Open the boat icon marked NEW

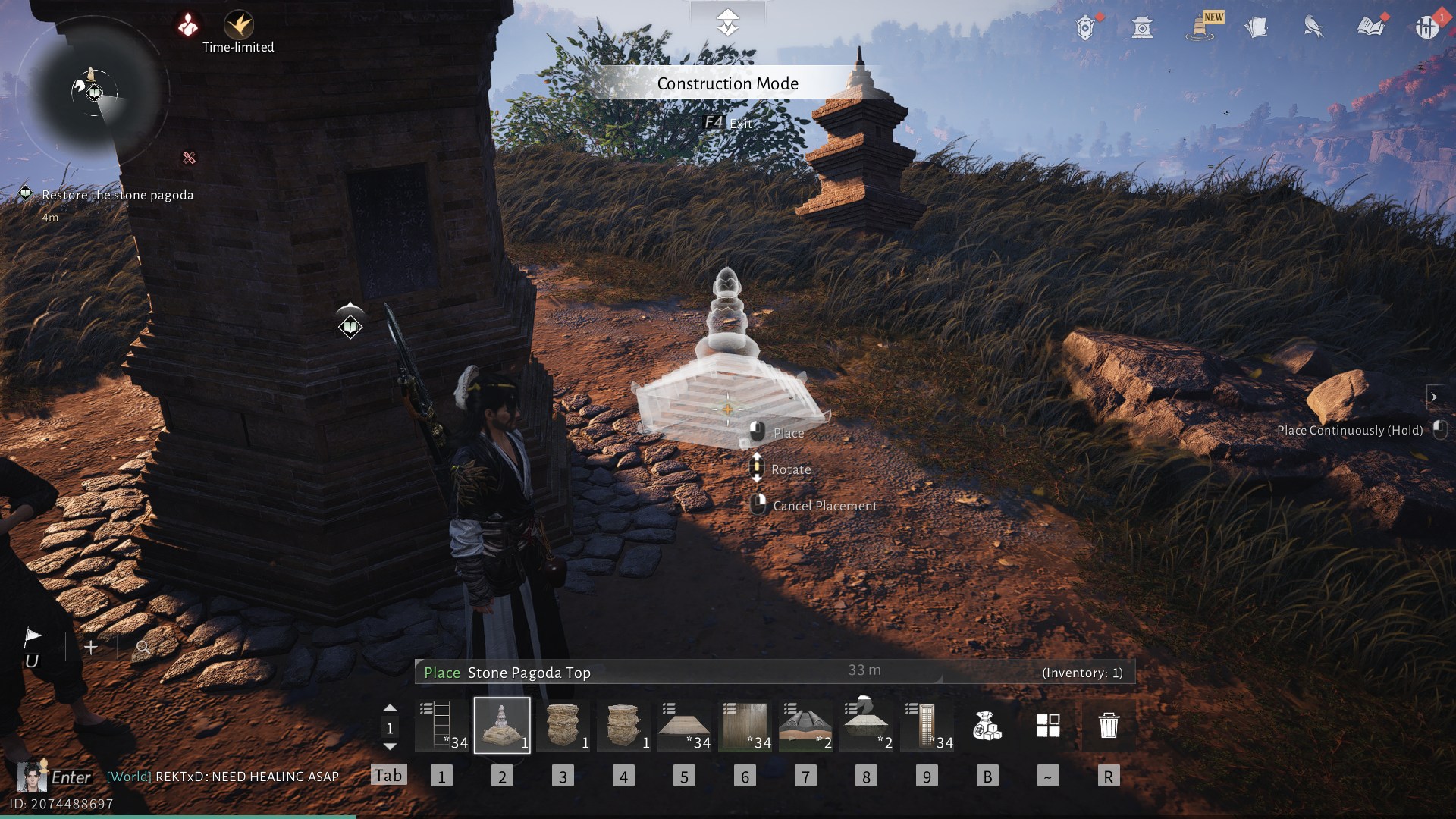coord(1200,27)
